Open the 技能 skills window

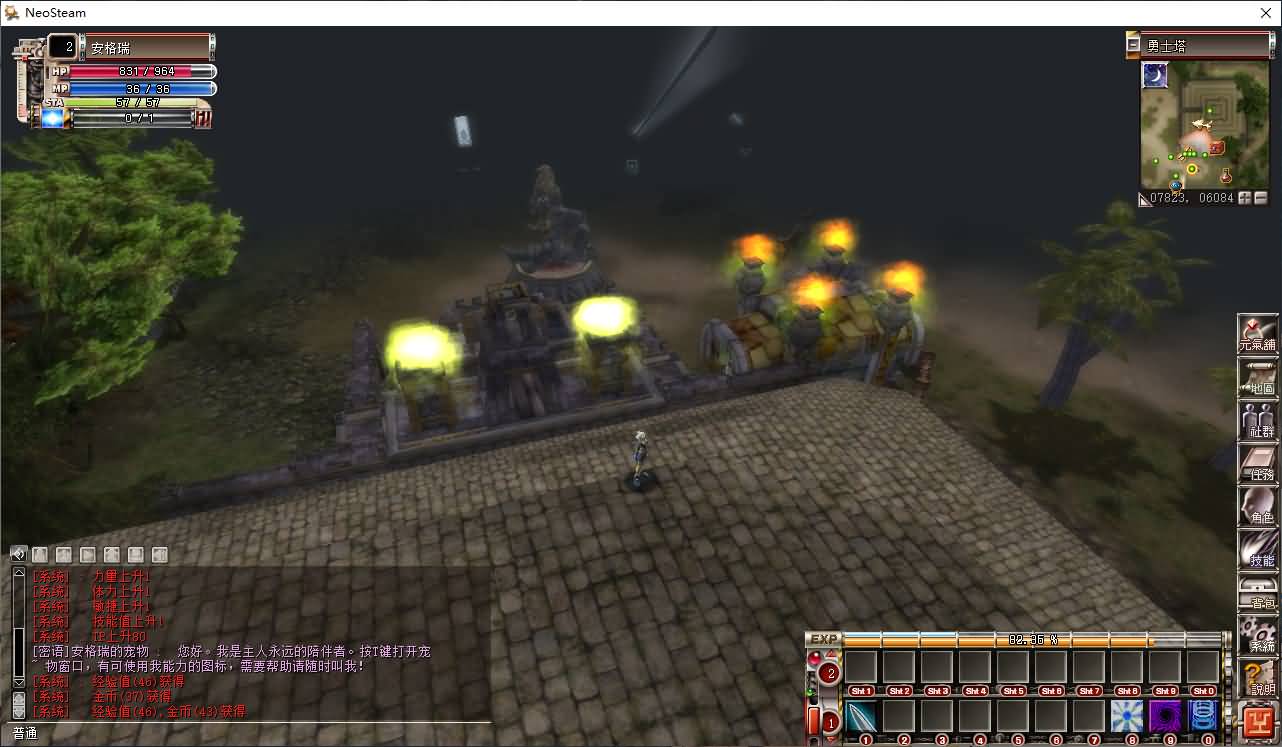tap(1258, 550)
